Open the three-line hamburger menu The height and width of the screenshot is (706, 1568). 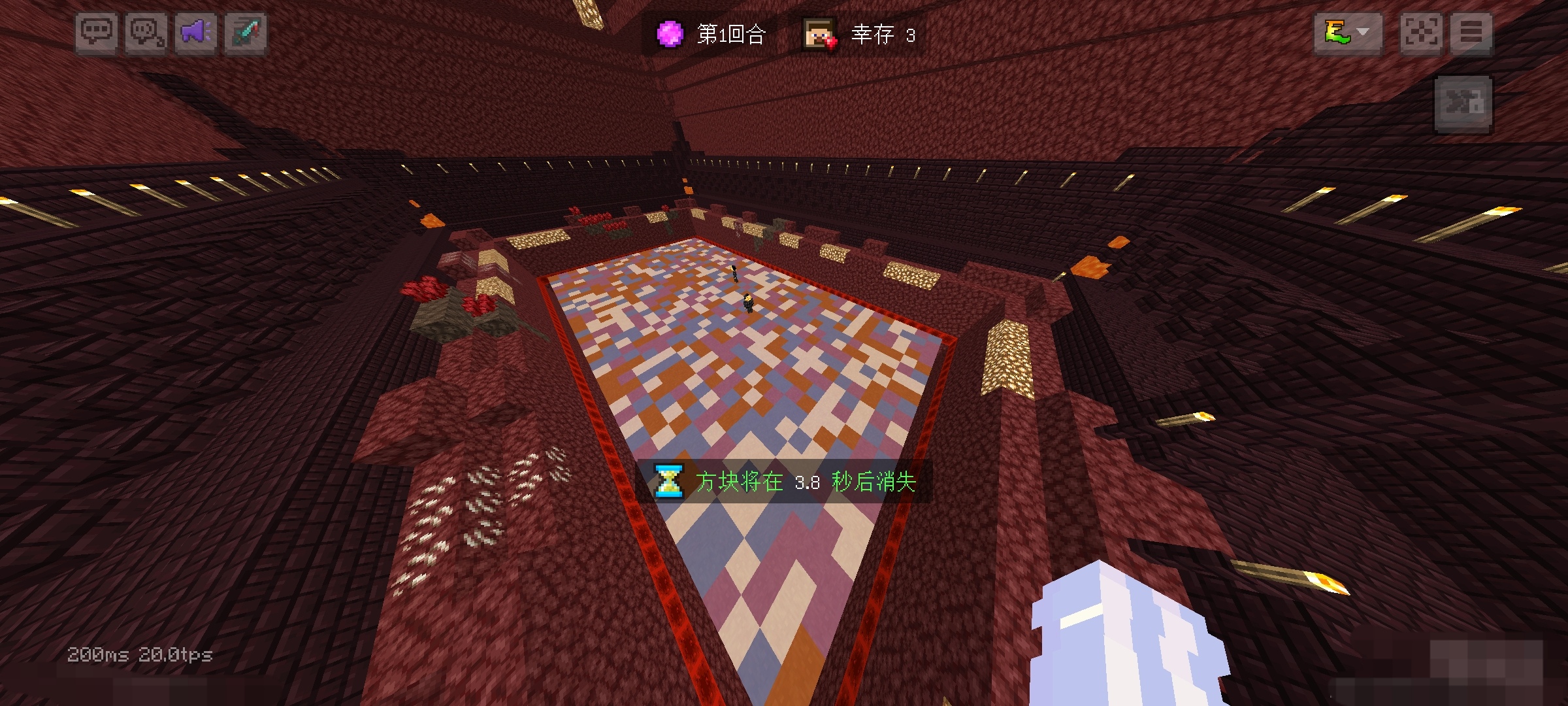(1471, 33)
